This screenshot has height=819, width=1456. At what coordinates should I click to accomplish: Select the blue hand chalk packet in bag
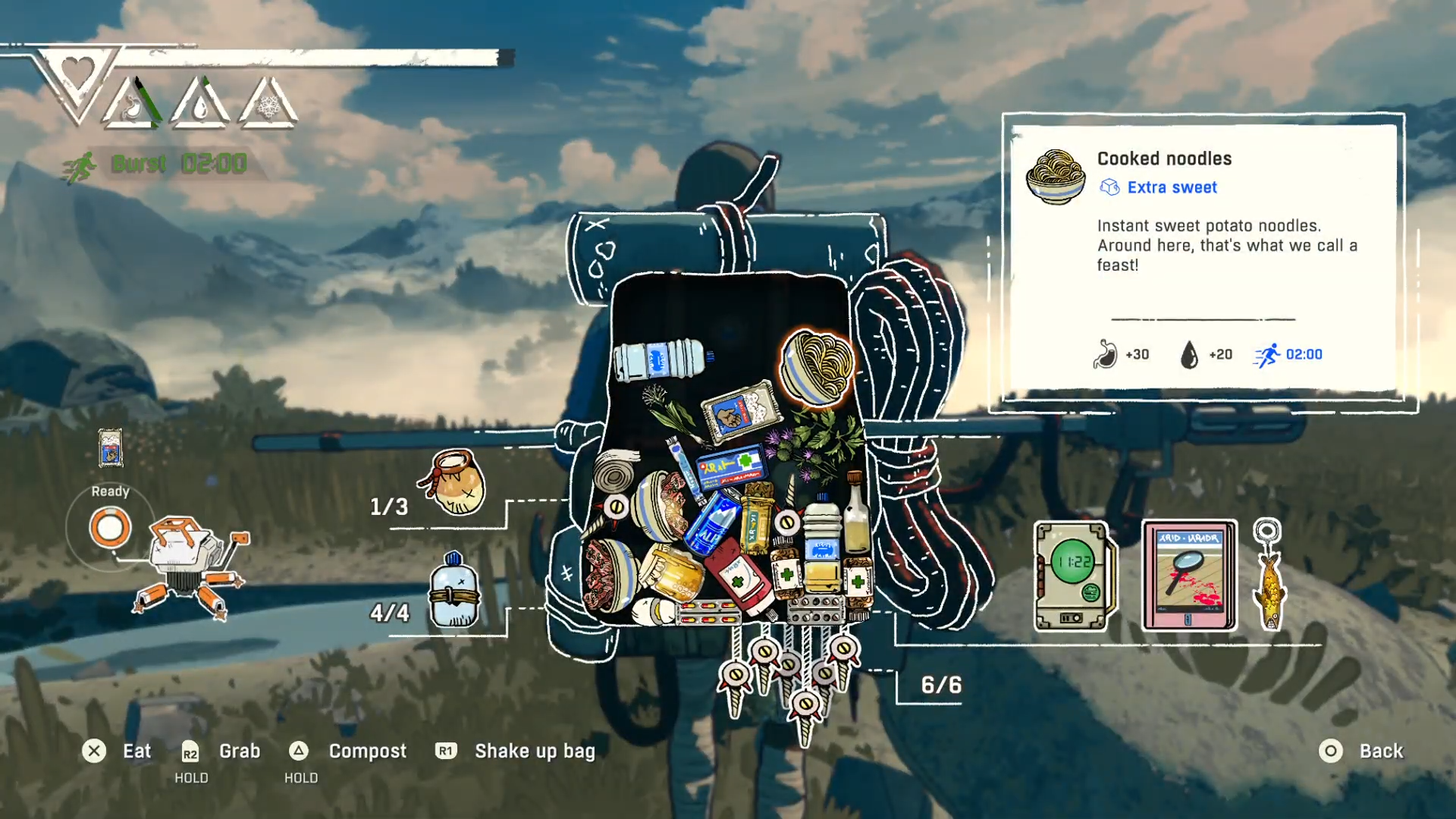click(x=739, y=414)
